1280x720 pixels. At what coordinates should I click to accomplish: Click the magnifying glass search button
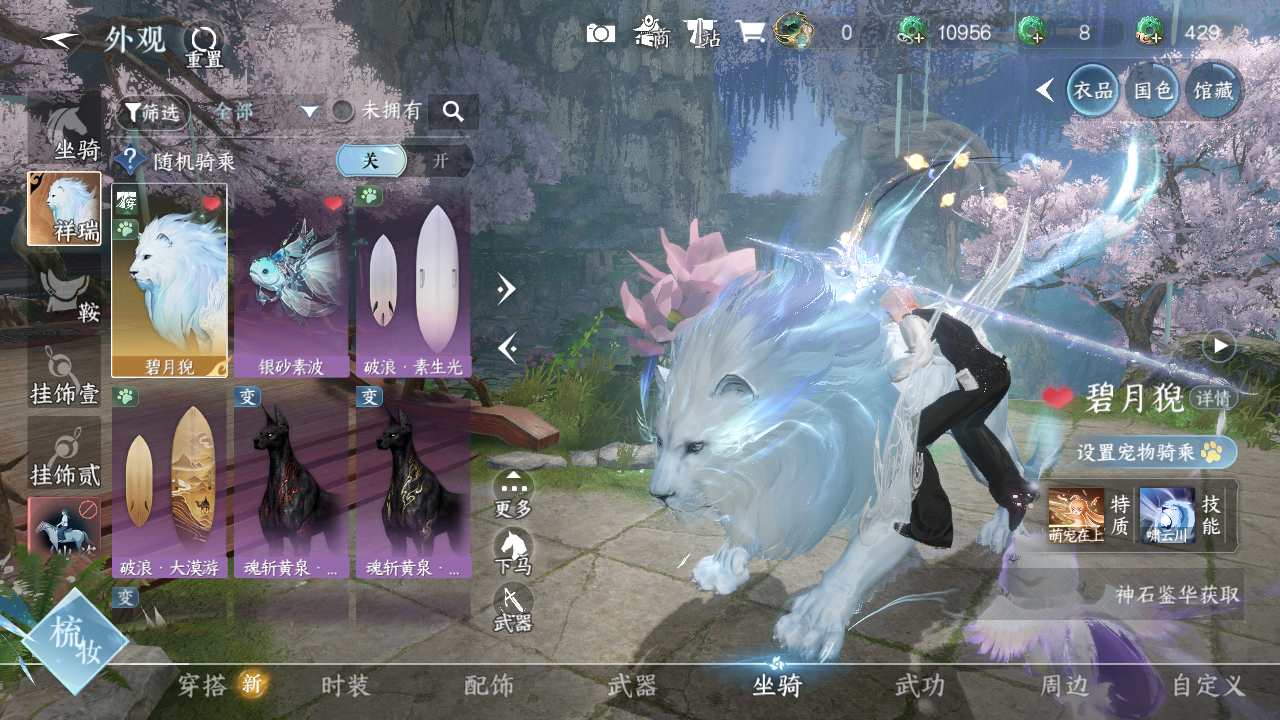click(453, 112)
